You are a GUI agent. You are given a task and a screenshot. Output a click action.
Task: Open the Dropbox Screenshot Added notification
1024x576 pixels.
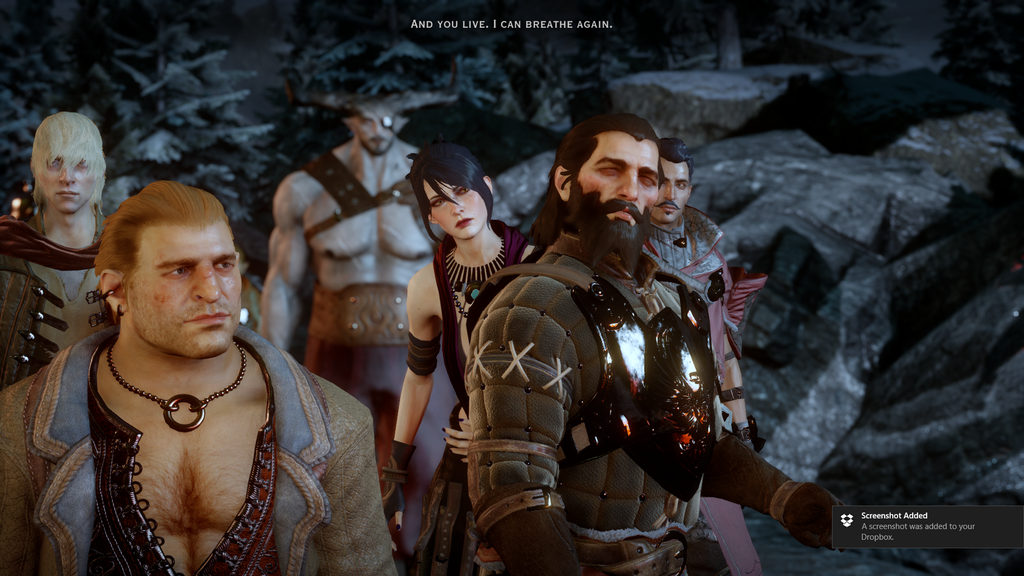pyautogui.click(x=928, y=526)
